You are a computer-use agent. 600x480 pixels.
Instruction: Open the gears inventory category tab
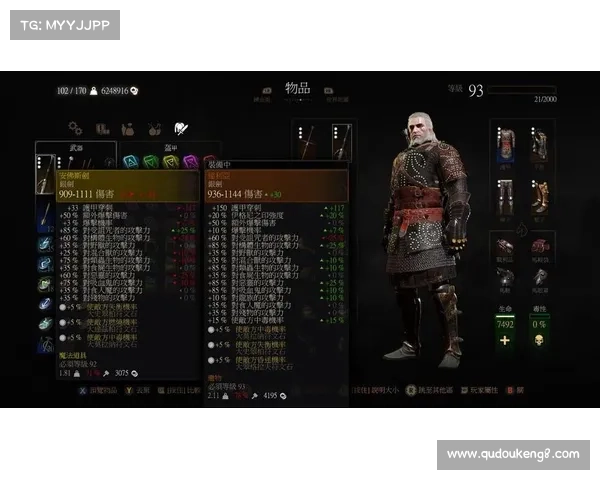(75, 128)
